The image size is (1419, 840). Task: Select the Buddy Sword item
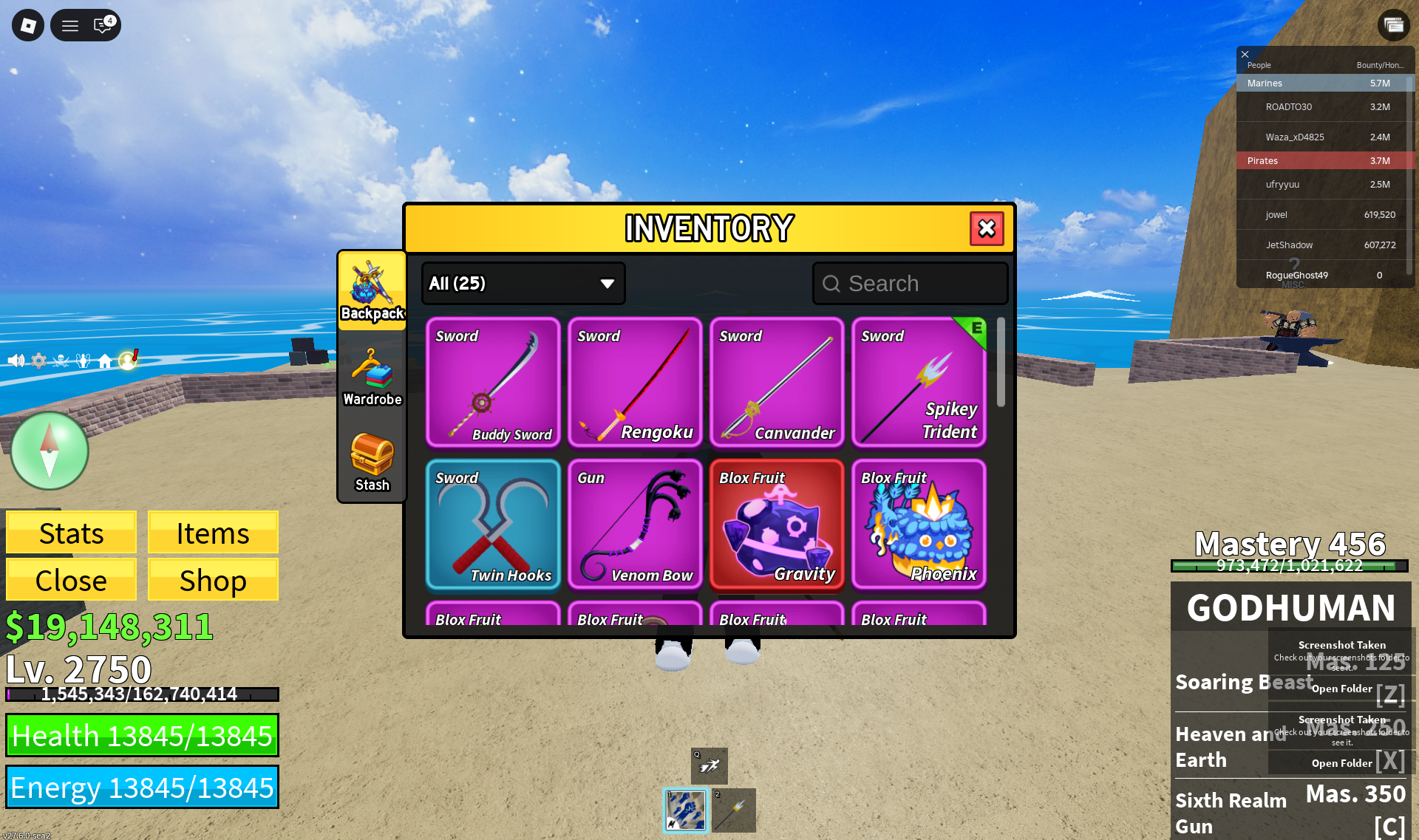(493, 382)
